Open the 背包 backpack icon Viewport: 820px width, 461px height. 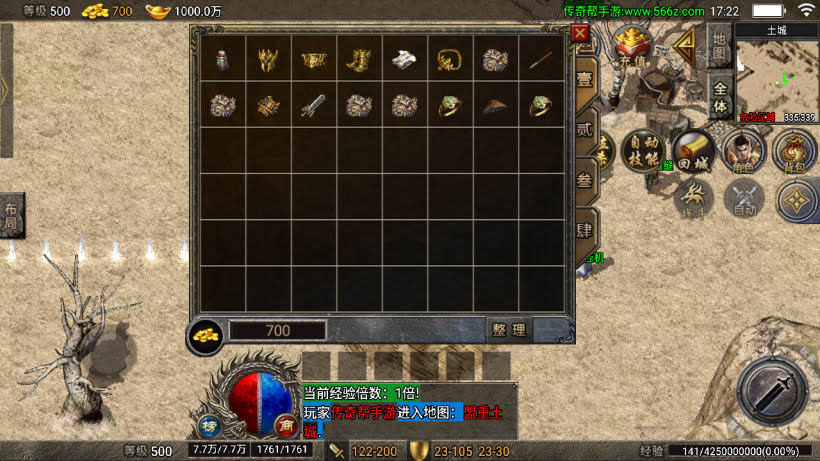[795, 151]
